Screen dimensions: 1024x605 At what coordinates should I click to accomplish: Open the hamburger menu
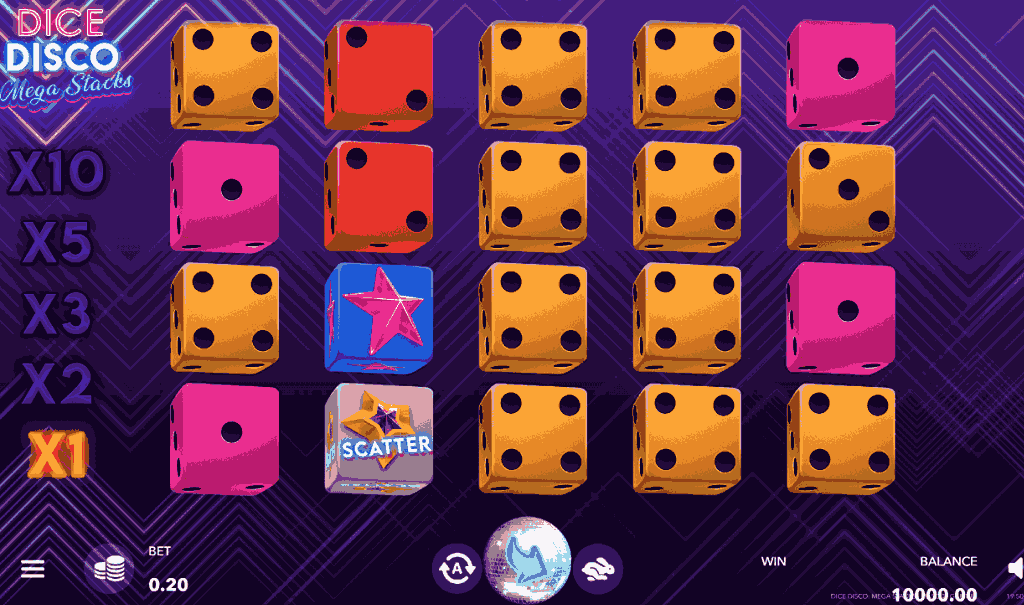[x=33, y=569]
